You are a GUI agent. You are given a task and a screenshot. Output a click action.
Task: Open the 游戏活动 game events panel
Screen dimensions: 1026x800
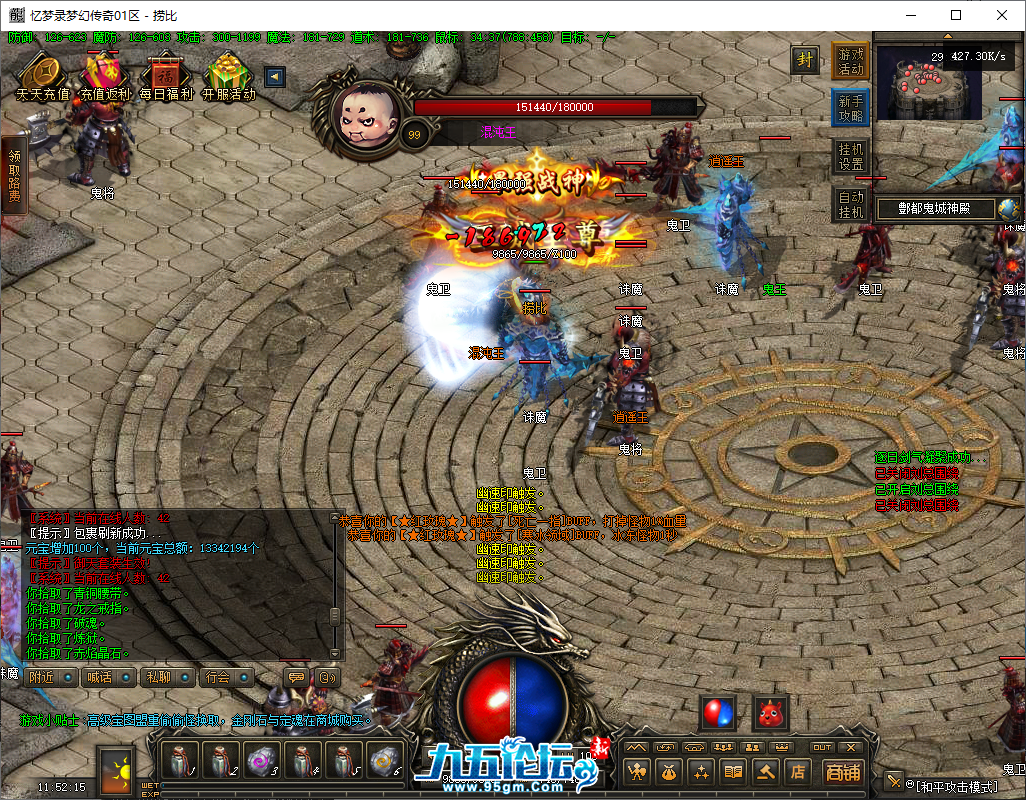(850, 61)
